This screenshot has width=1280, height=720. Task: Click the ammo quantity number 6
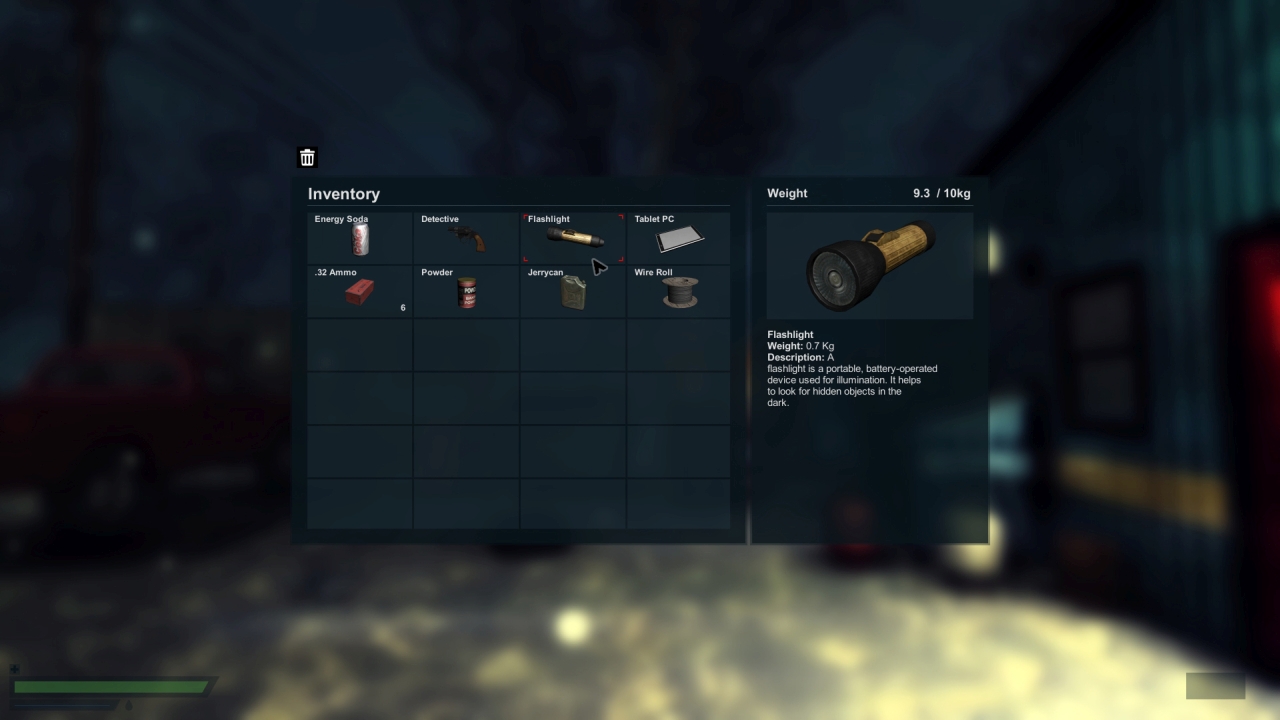coord(403,307)
